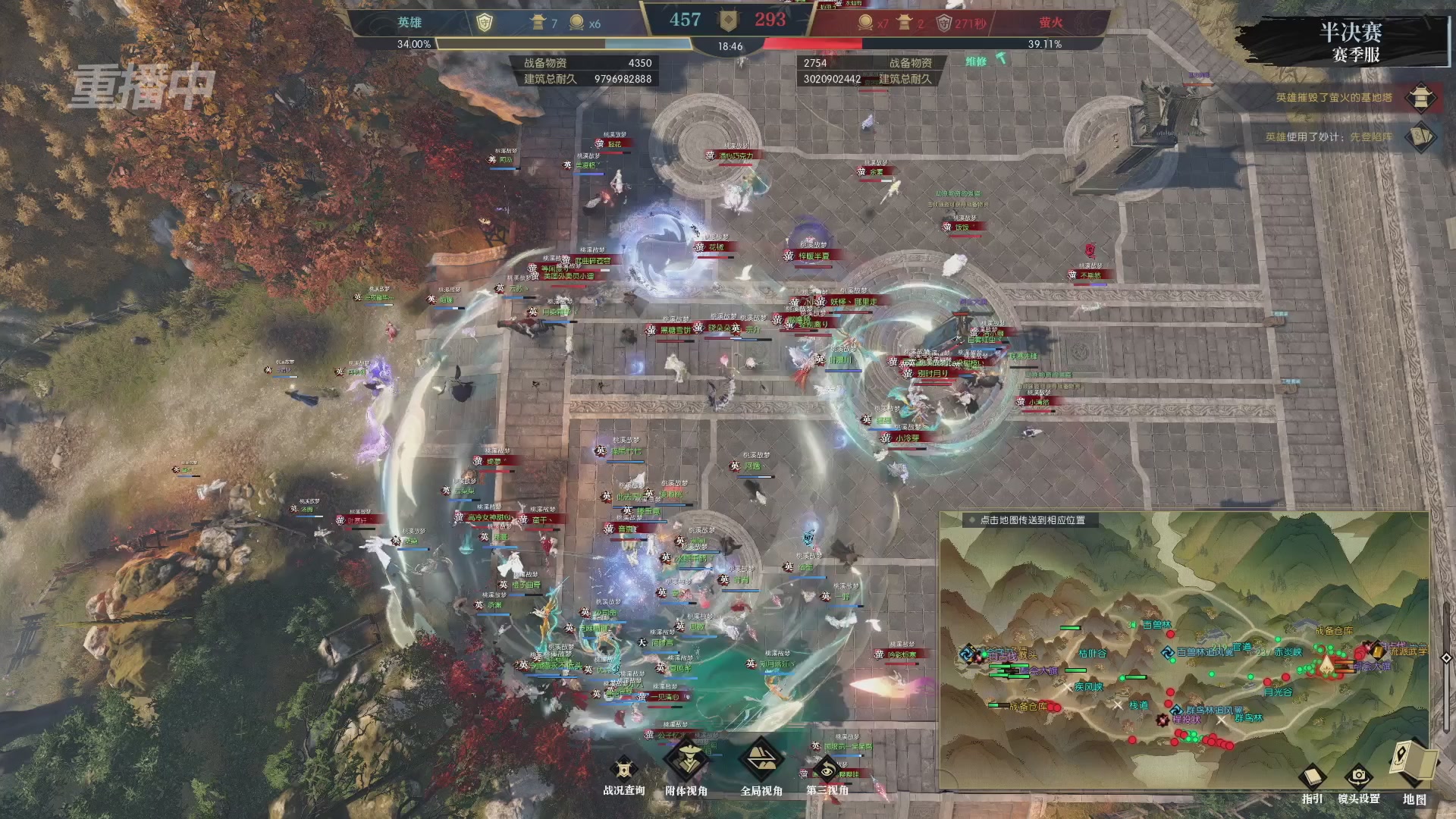Teleport to 栈道 on the map
Viewport: 1456px width, 819px height.
click(1138, 705)
